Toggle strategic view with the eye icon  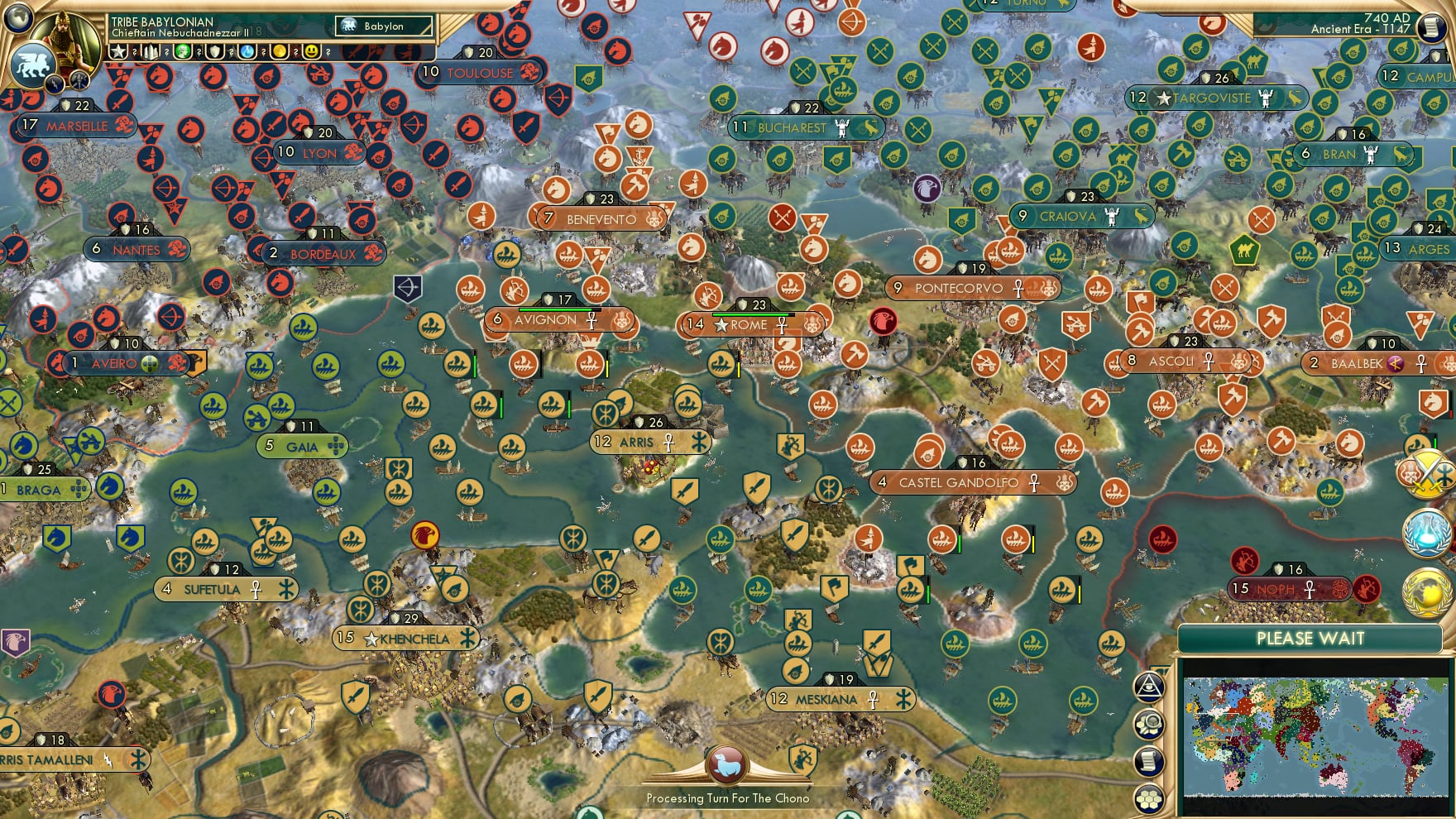click(x=1149, y=686)
